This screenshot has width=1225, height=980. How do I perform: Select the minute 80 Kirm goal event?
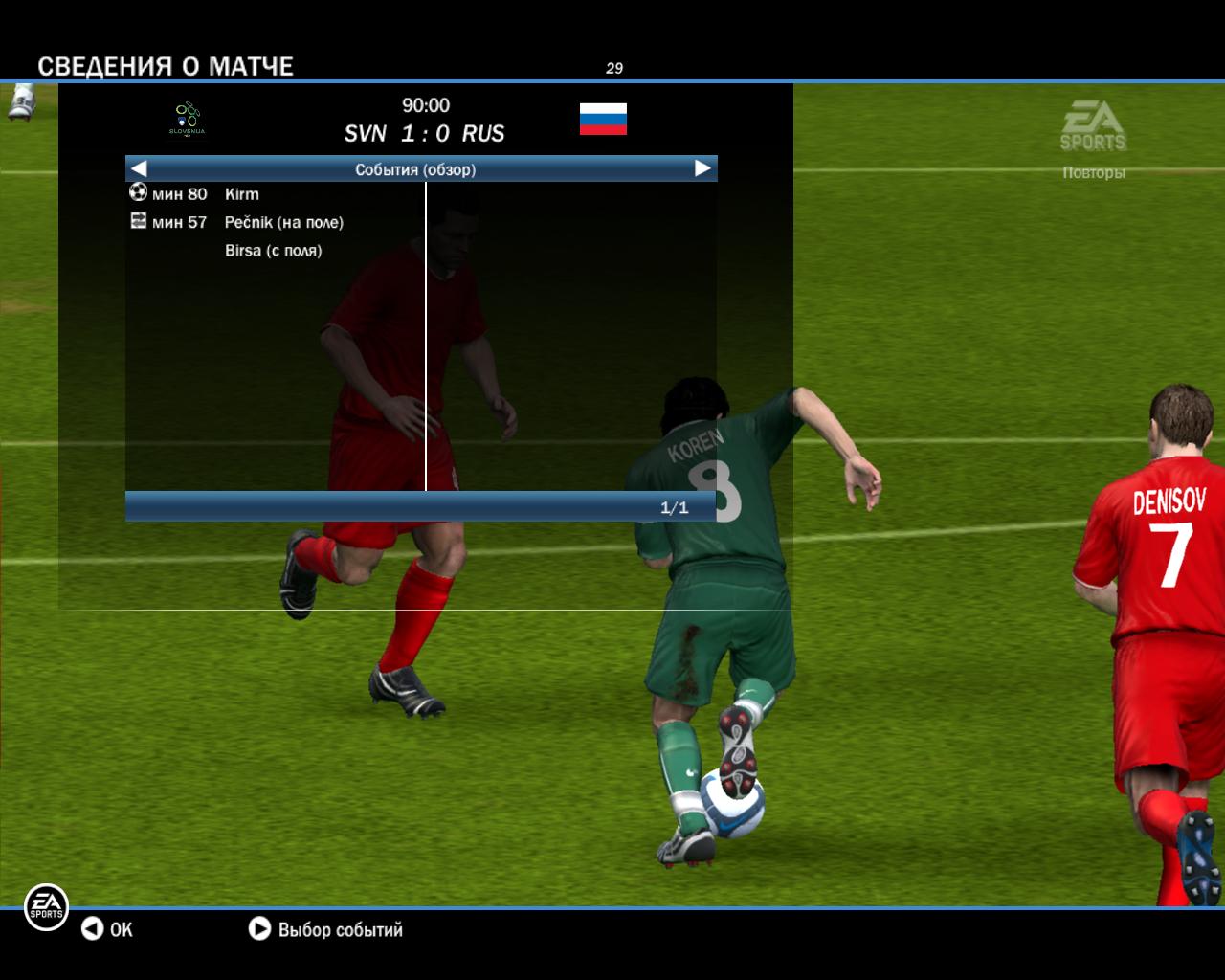click(241, 194)
